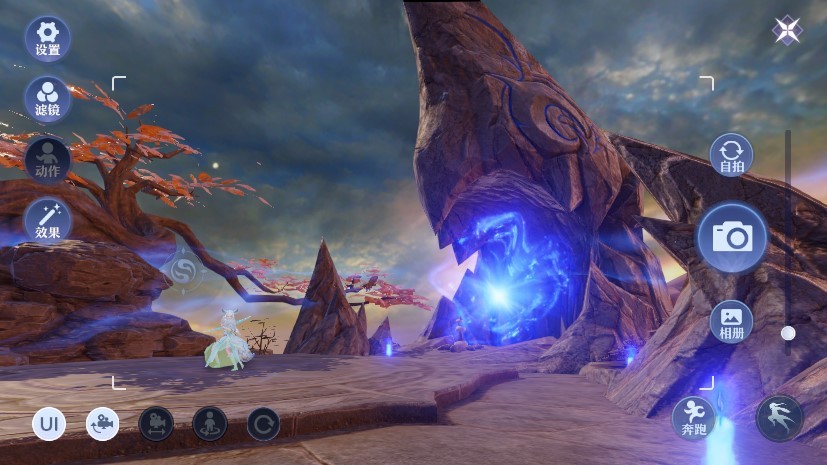This screenshot has width=827, height=465.
Task: Open the 相册 photo album
Action: 732,322
